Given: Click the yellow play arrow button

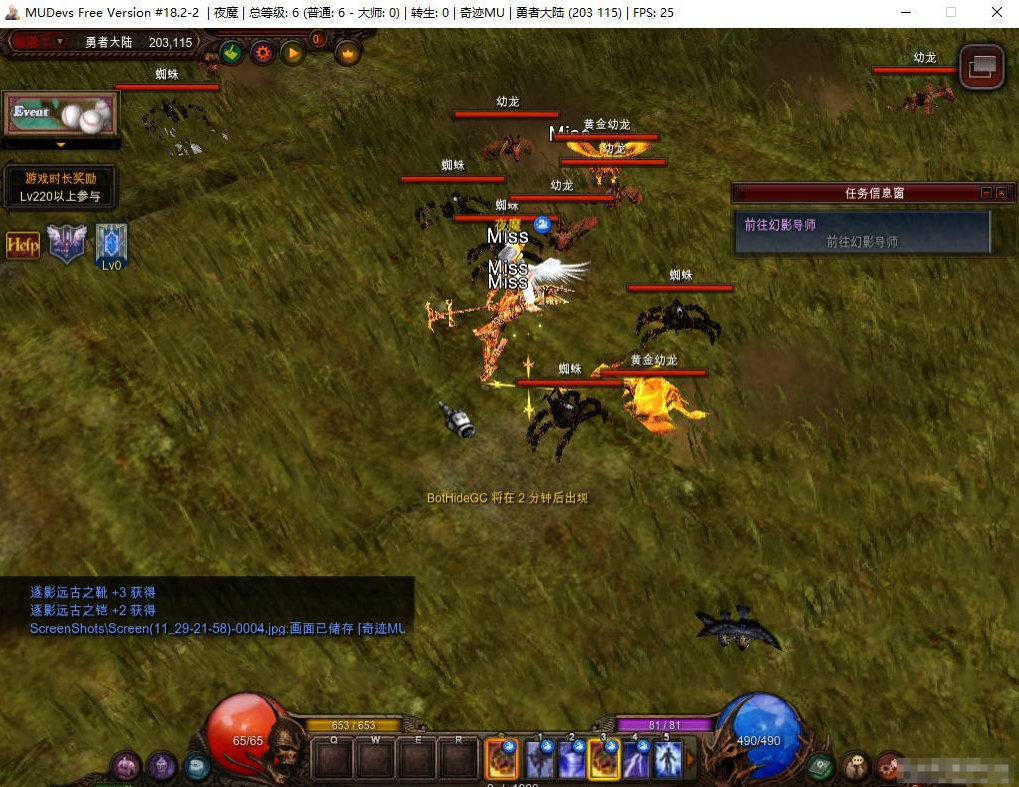Looking at the screenshot, I should [x=292, y=52].
